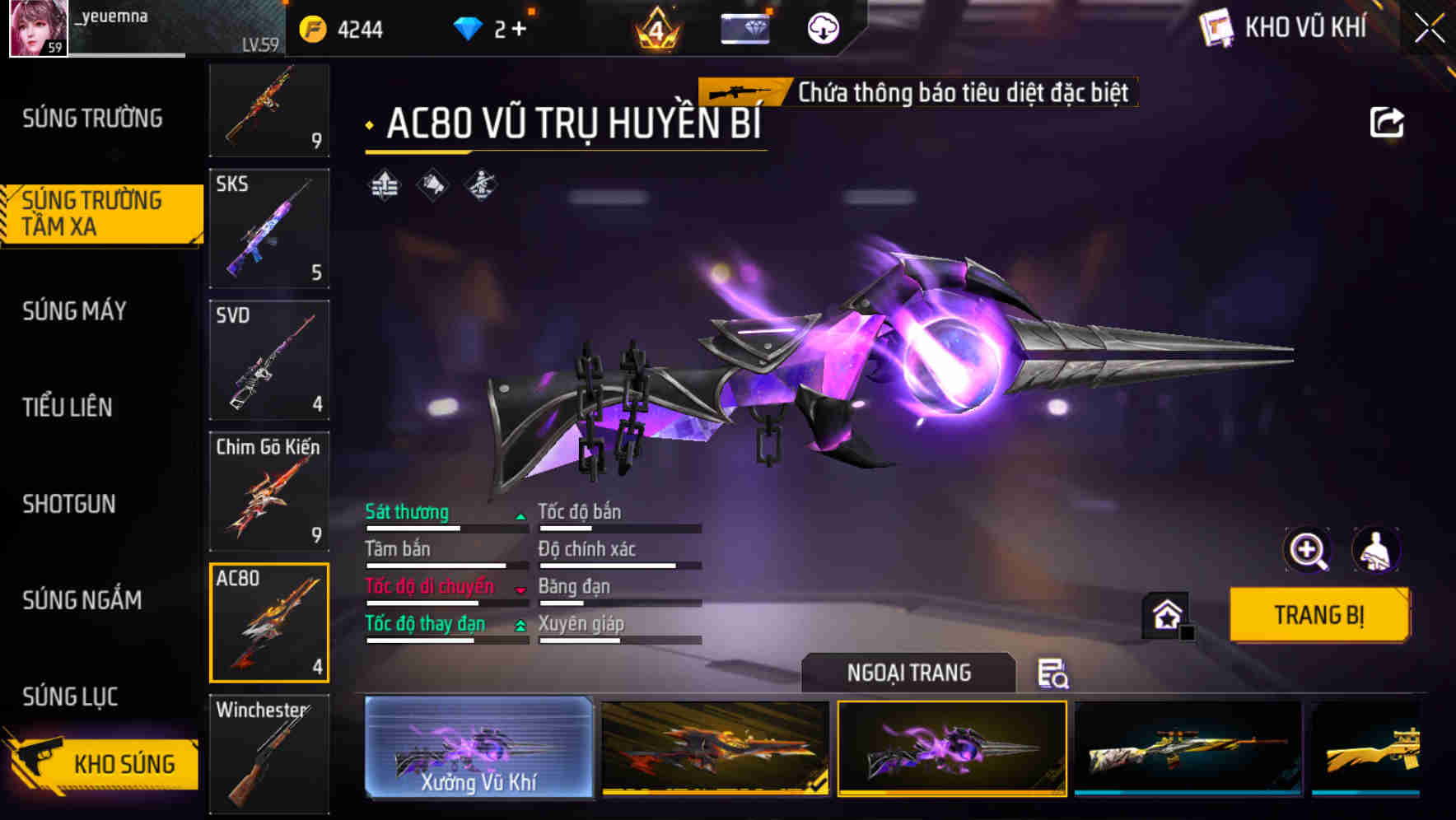Select the SVD rifle from the weapon list
This screenshot has width=1456, height=820.
pos(268,360)
